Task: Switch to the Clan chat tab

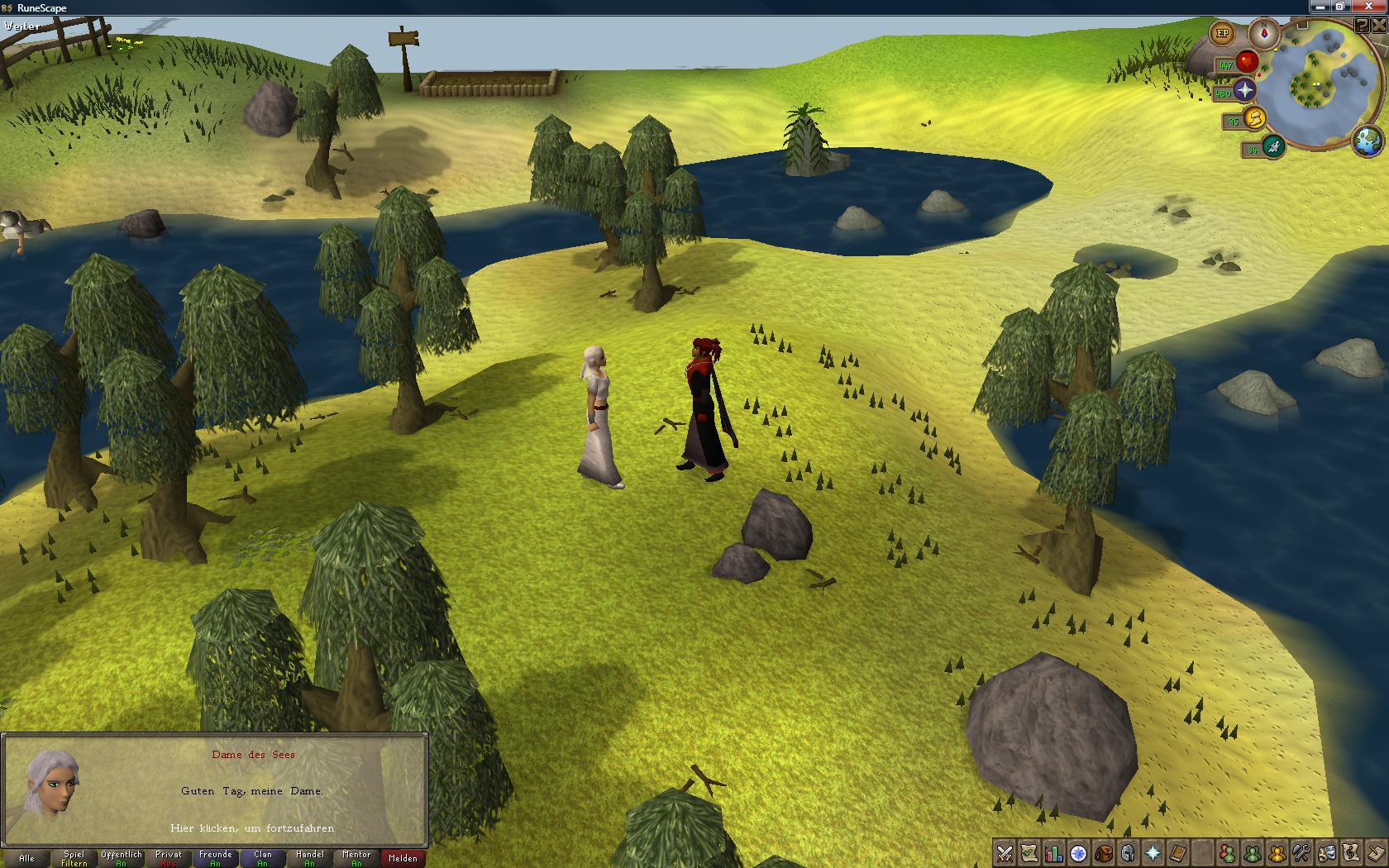Action: [262, 858]
